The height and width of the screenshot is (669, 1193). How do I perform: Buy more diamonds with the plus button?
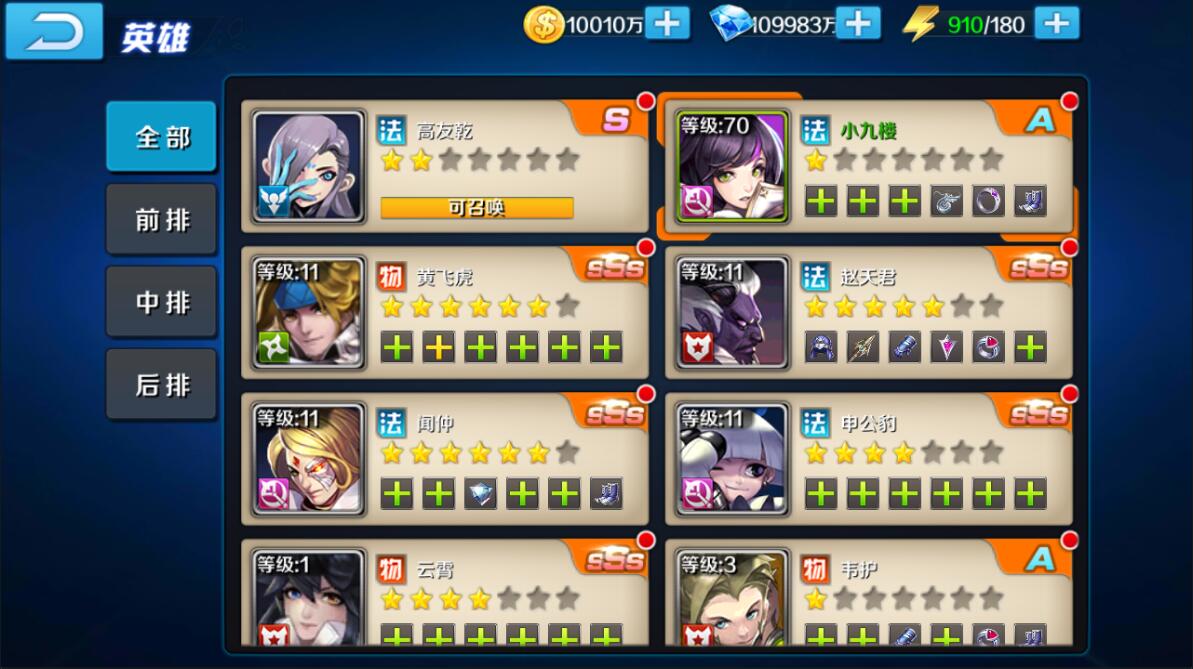[x=857, y=24]
